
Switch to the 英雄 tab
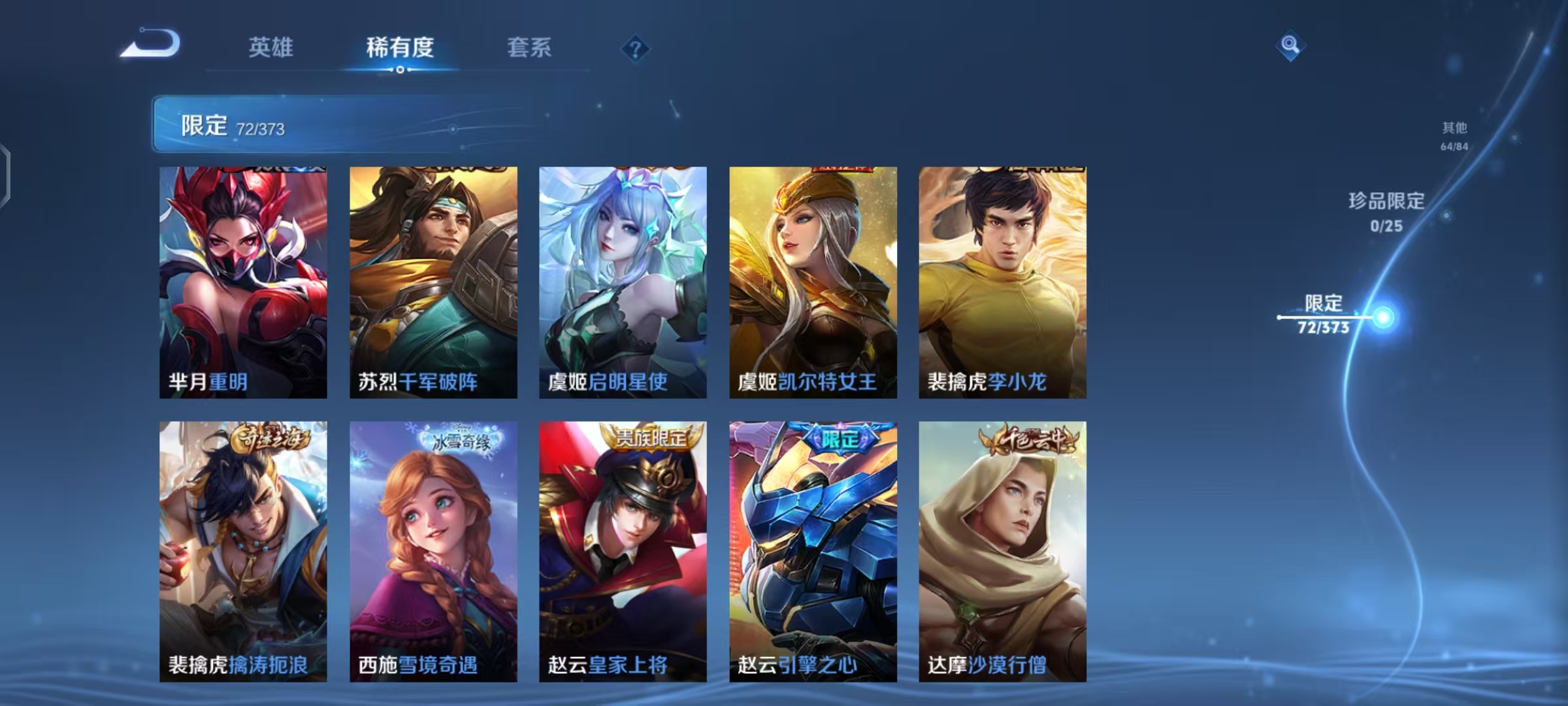[272, 48]
